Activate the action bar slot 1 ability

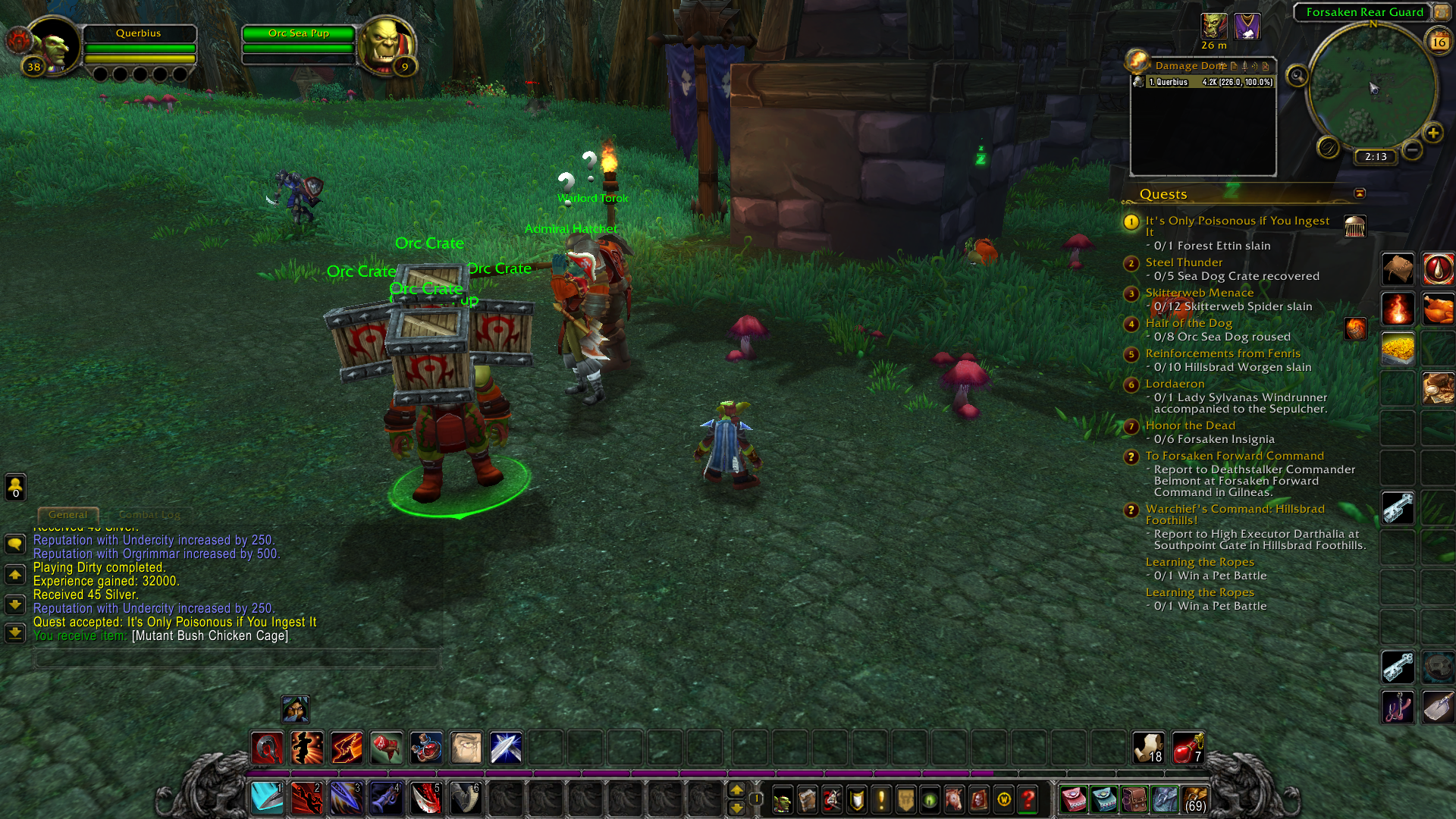point(267,798)
